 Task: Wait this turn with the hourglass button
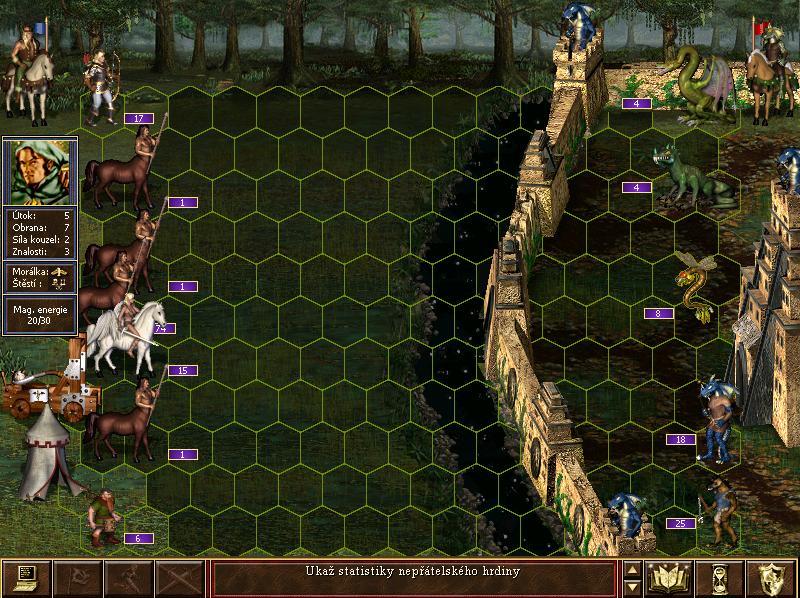(721, 577)
